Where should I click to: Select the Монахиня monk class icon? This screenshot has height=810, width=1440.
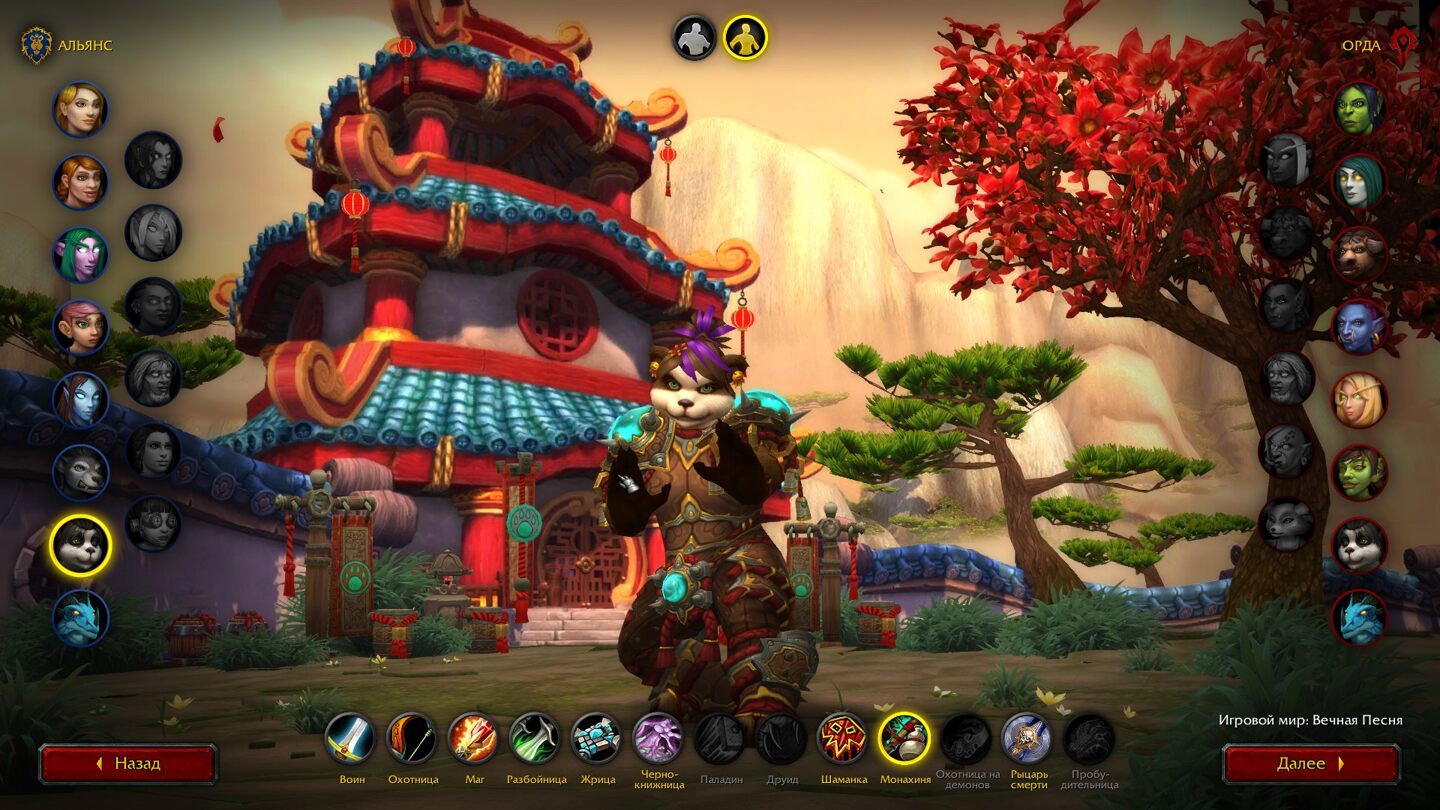905,739
